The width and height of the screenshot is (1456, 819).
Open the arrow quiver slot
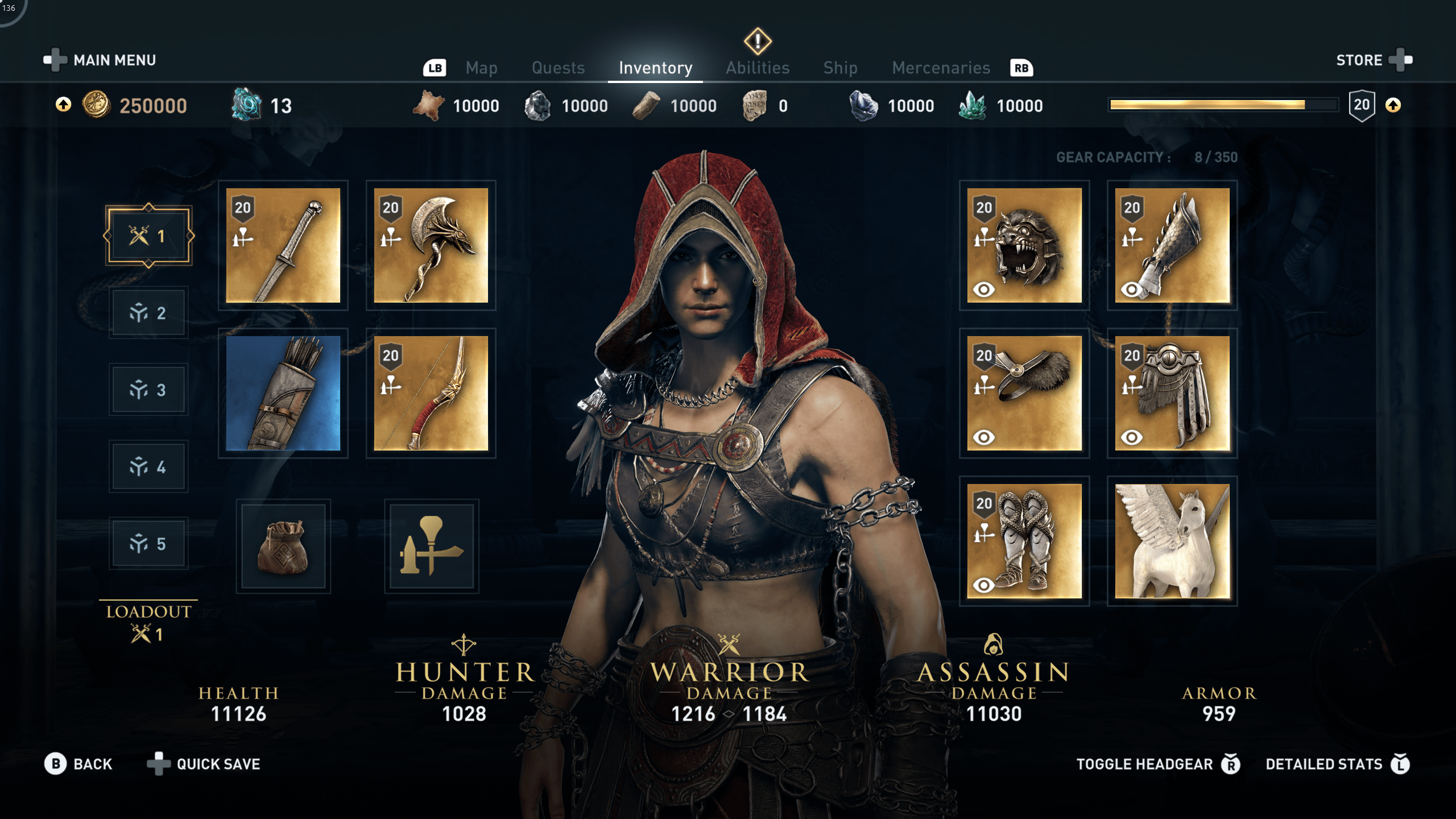click(x=283, y=395)
